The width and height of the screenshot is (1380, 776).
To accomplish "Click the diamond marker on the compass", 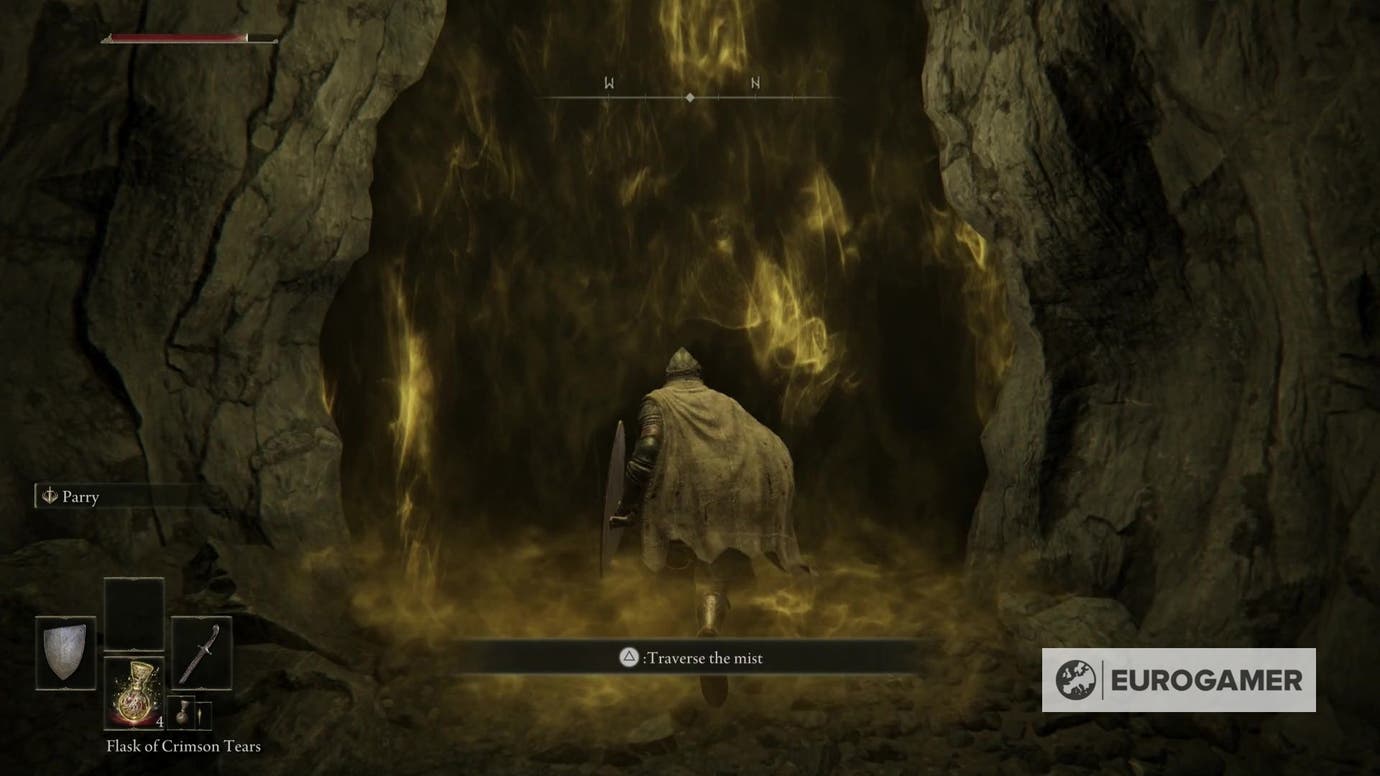I will (x=689, y=97).
